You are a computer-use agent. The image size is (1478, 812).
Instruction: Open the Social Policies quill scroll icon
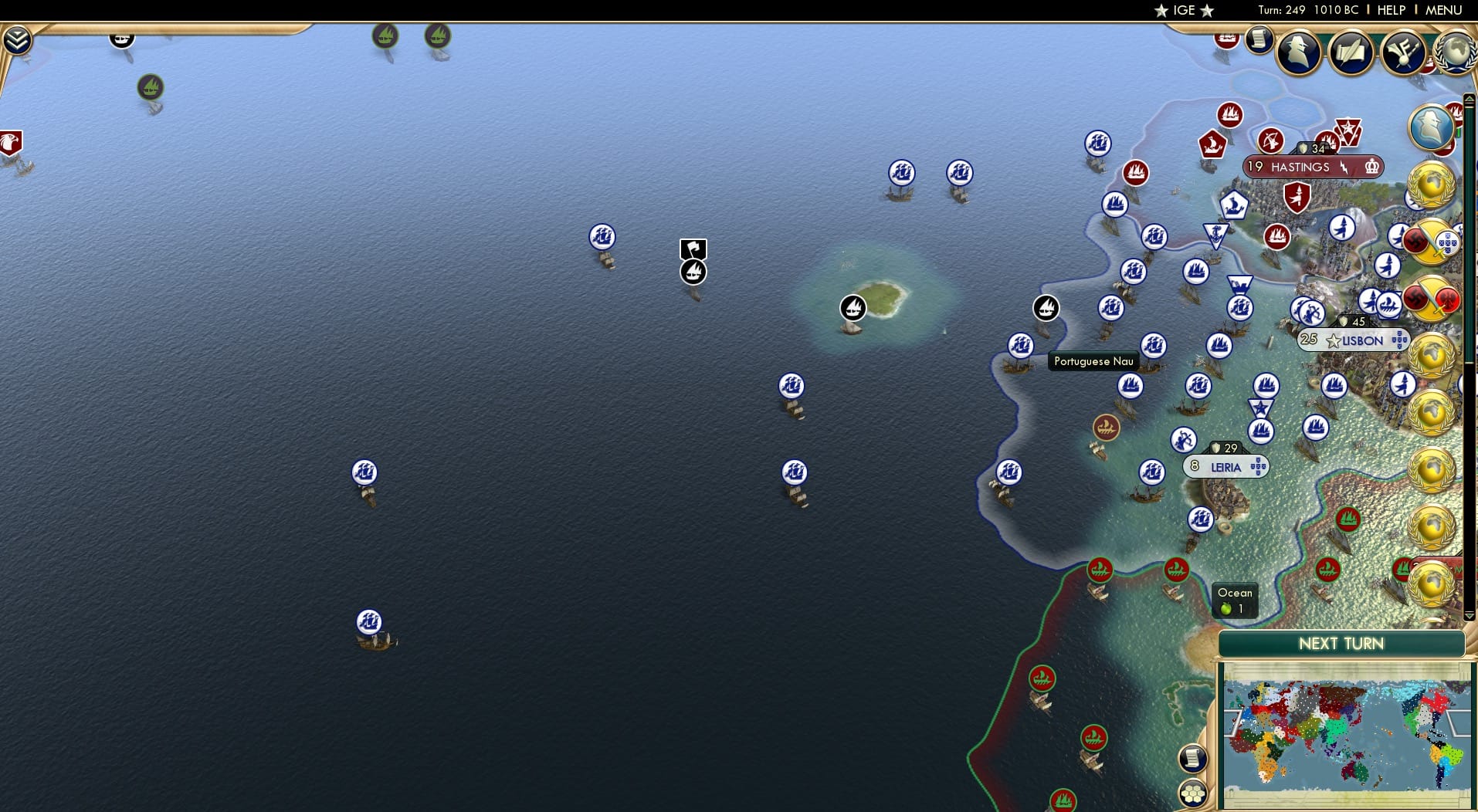(1352, 52)
